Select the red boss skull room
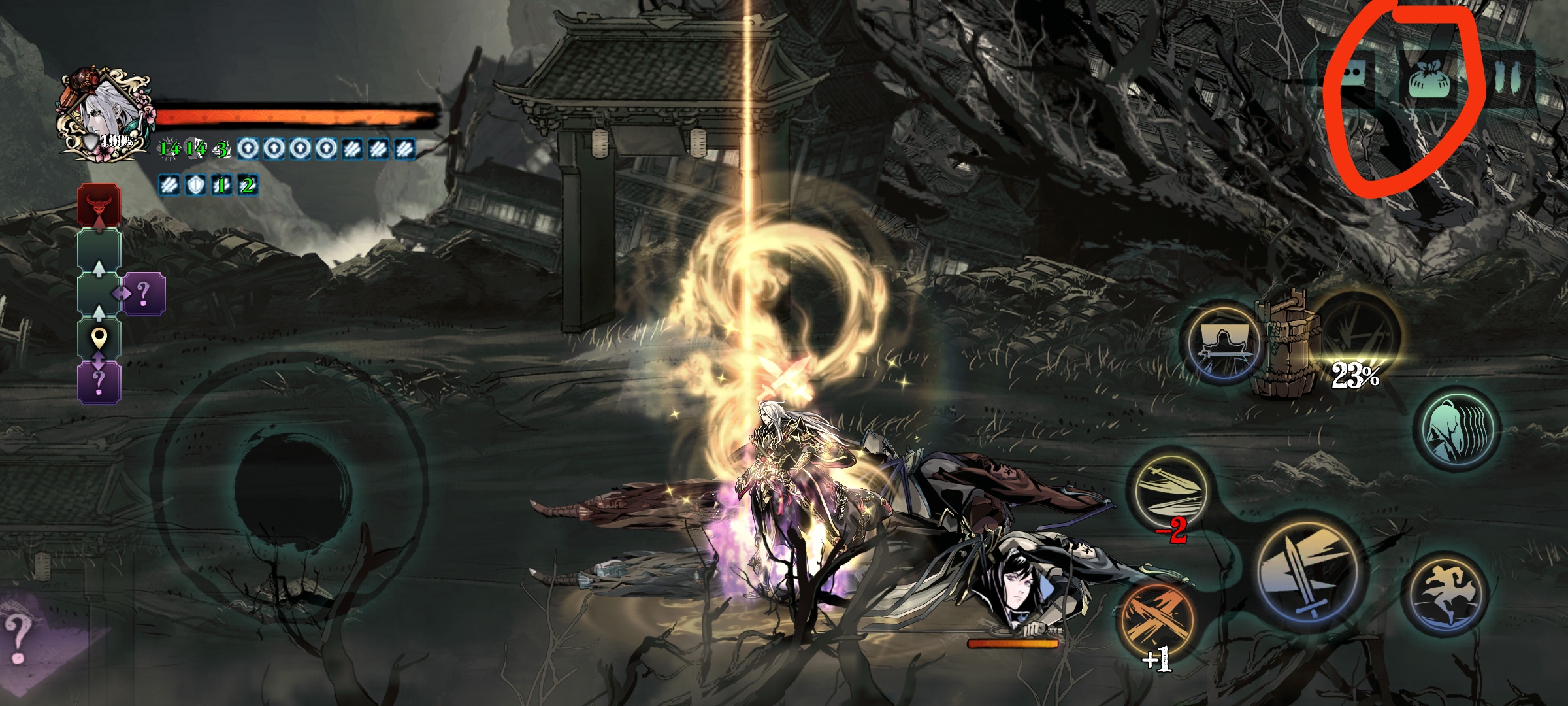The image size is (1568, 706). pyautogui.click(x=99, y=205)
